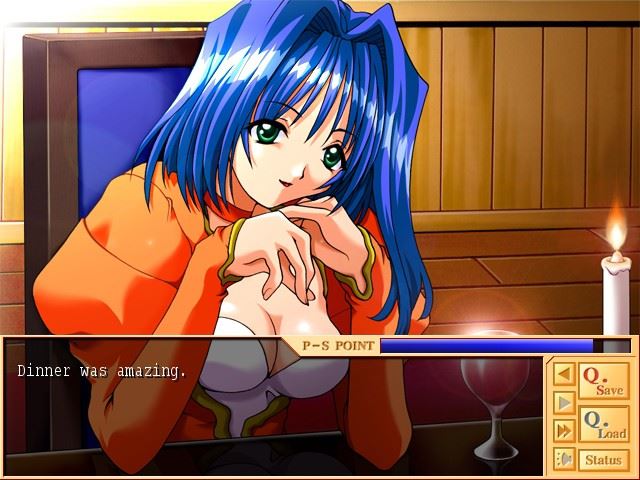Fast-forward with the double arrow button
The height and width of the screenshot is (480, 640).
click(564, 431)
